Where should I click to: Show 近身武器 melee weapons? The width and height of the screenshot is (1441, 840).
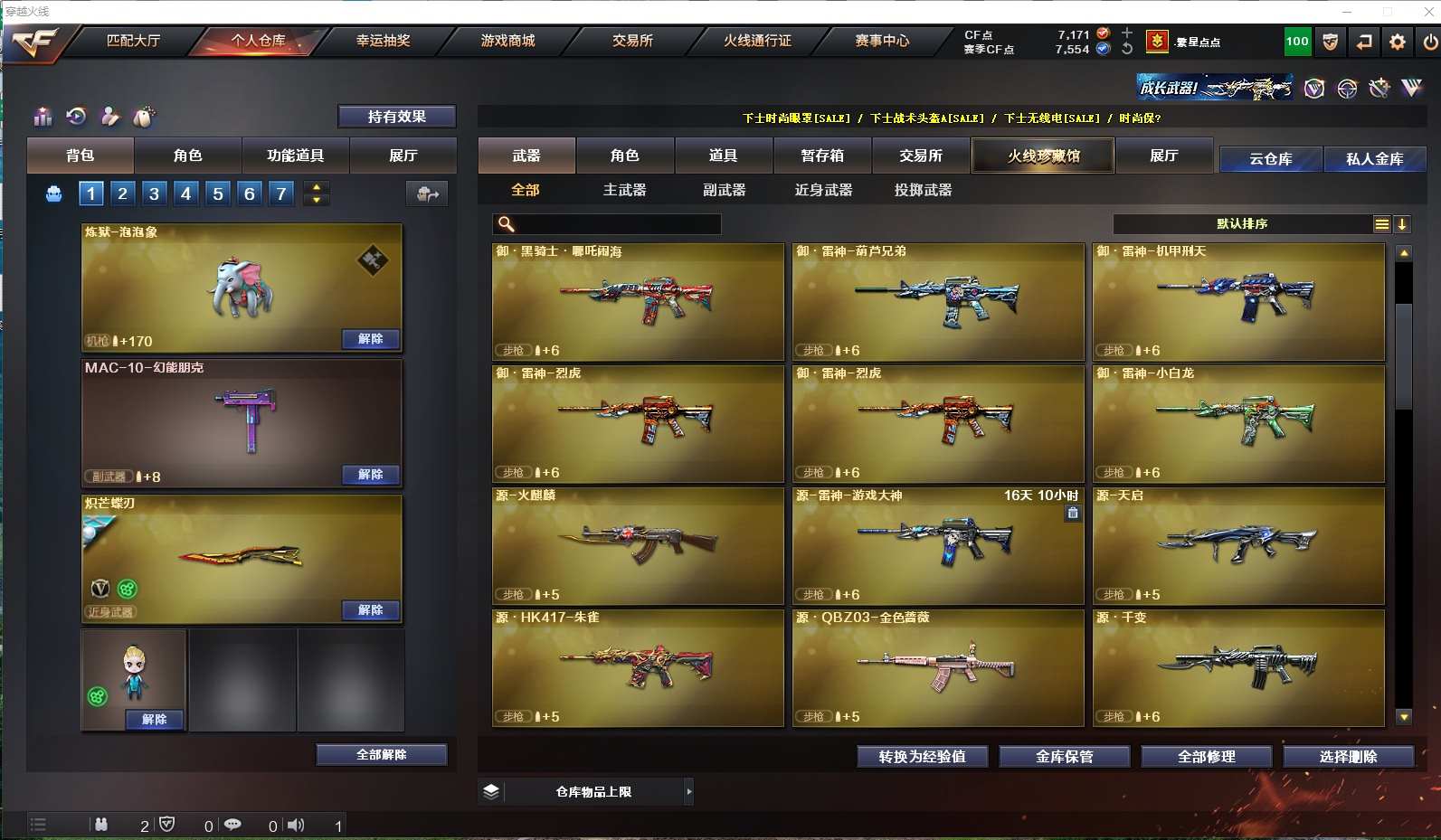(x=823, y=190)
